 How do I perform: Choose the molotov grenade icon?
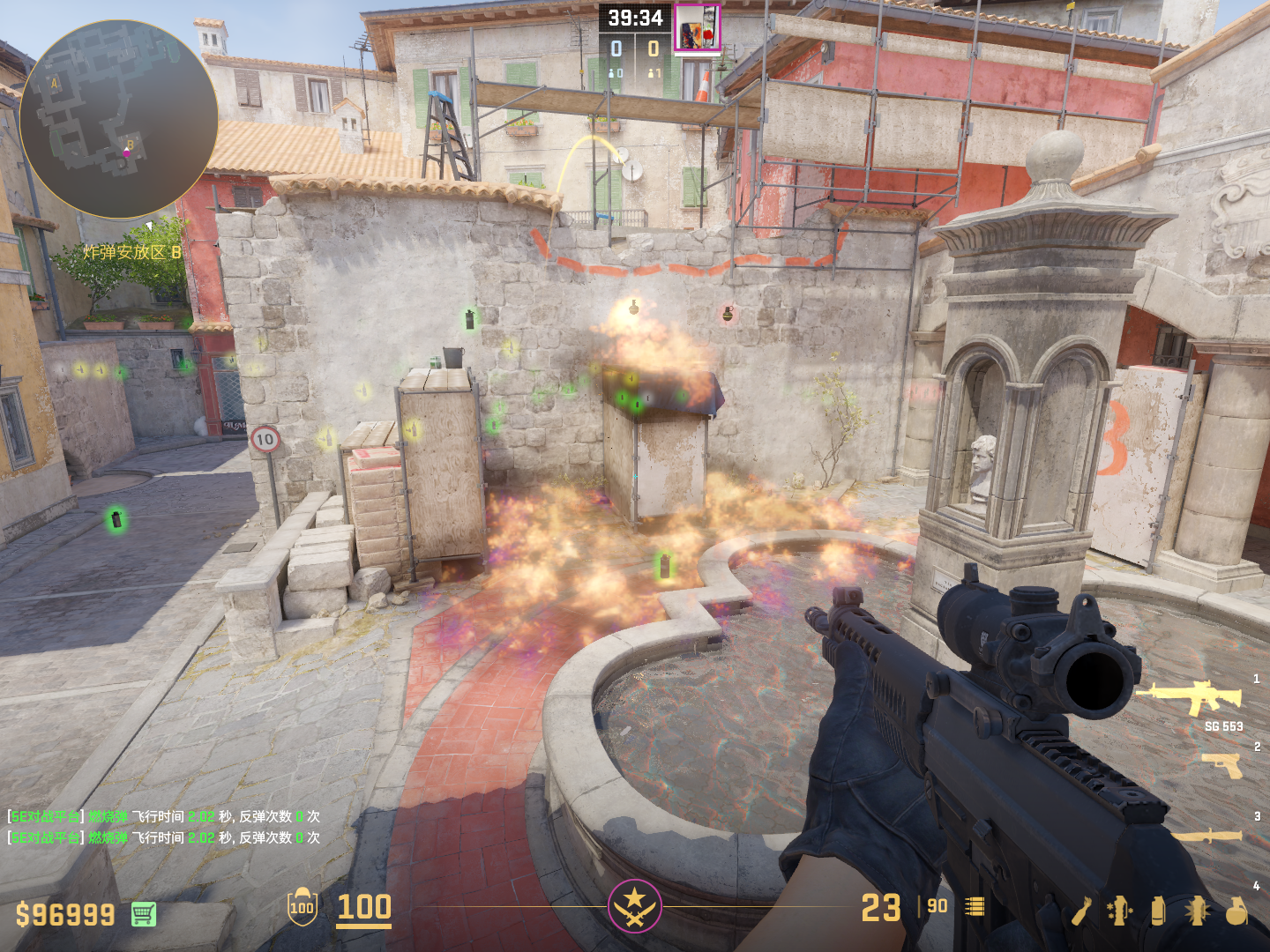pos(1082,911)
